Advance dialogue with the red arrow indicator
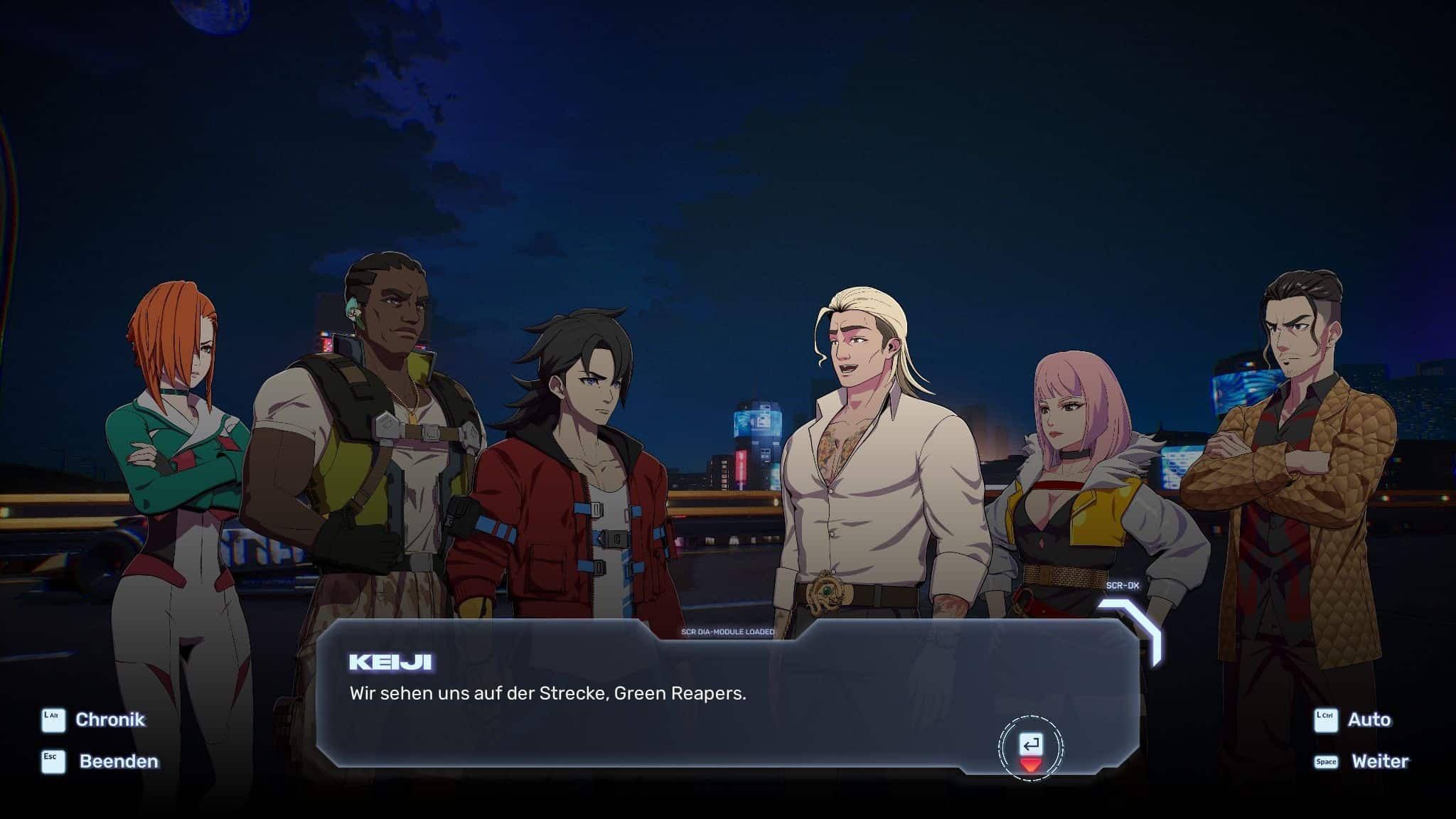Viewport: 1456px width, 819px height. 1030,764
